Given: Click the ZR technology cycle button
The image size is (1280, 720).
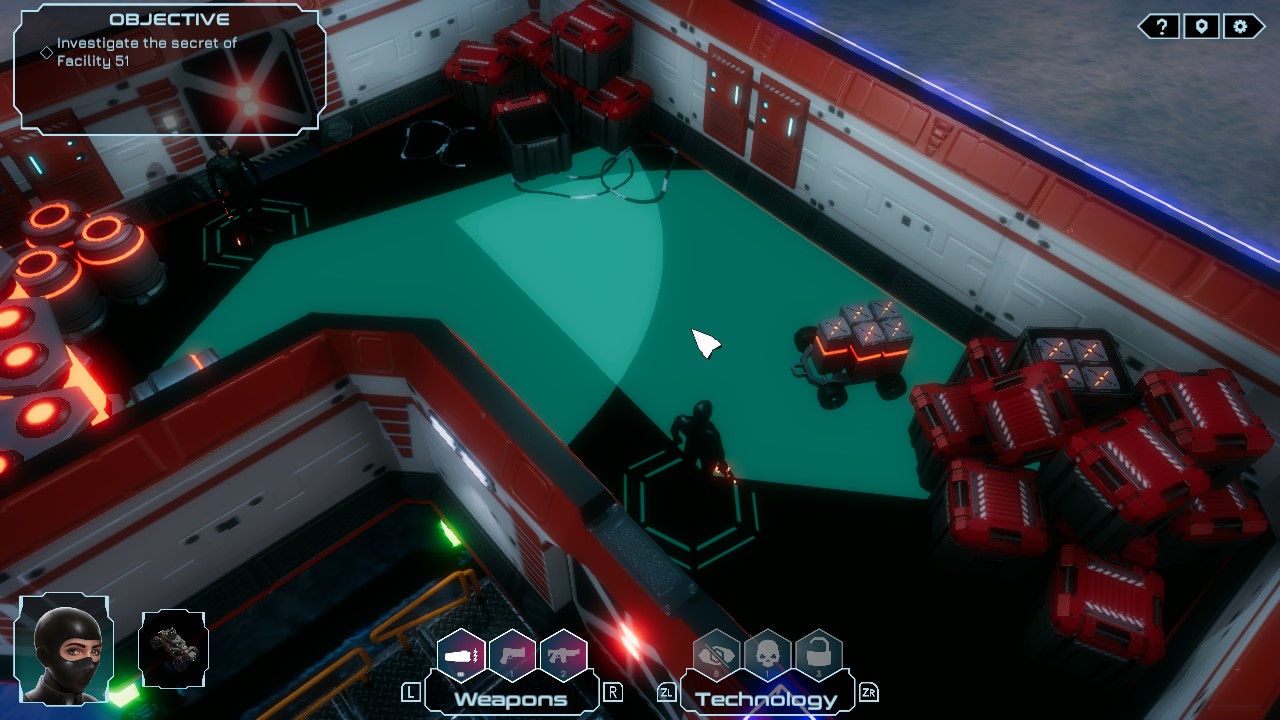Looking at the screenshot, I should tap(868, 690).
